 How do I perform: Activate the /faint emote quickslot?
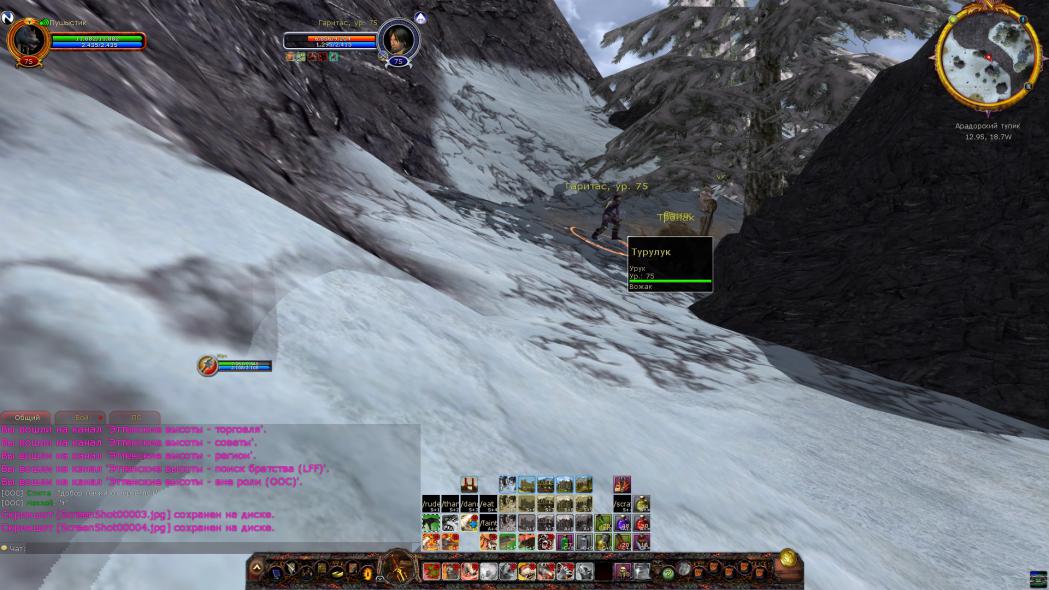[x=488, y=523]
